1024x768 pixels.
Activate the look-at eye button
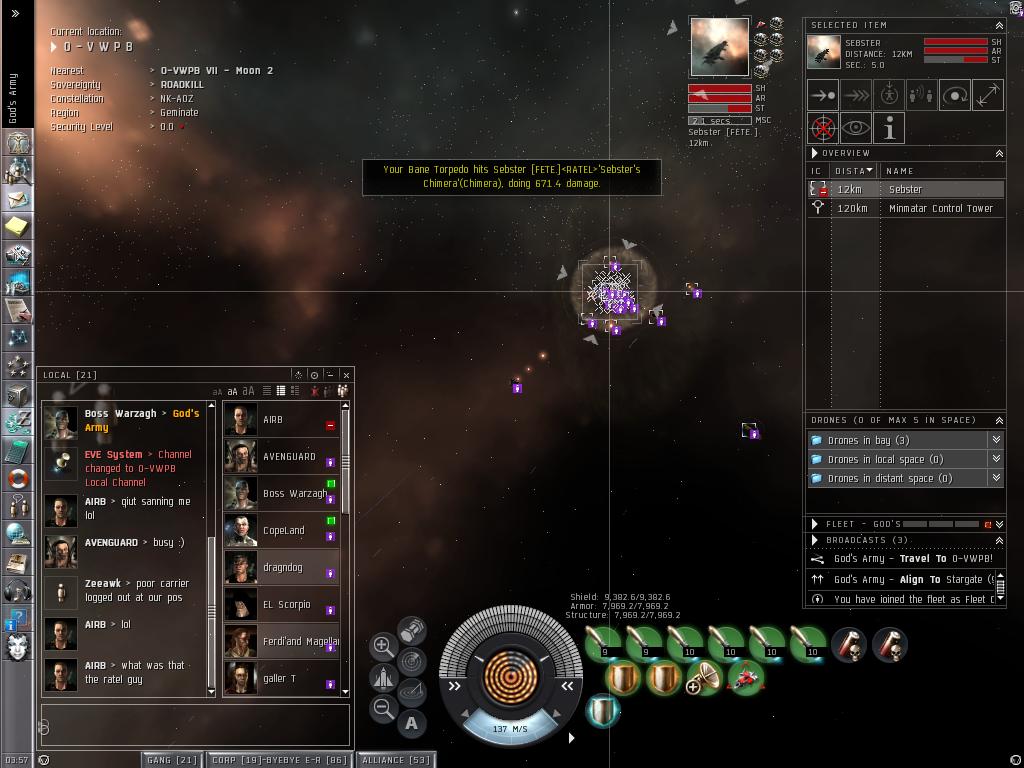(x=856, y=128)
